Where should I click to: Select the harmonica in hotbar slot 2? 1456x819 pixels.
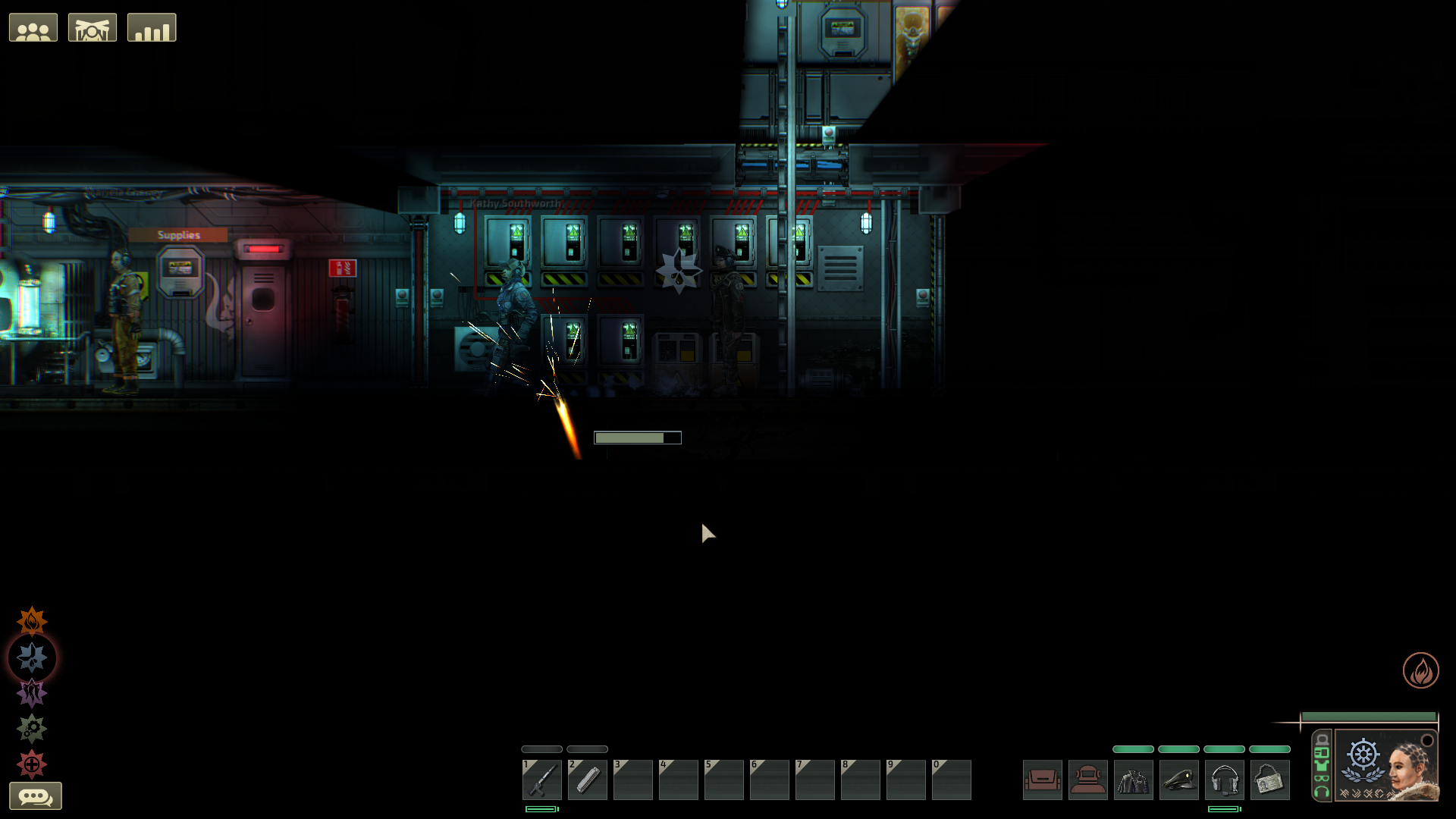coord(588,780)
